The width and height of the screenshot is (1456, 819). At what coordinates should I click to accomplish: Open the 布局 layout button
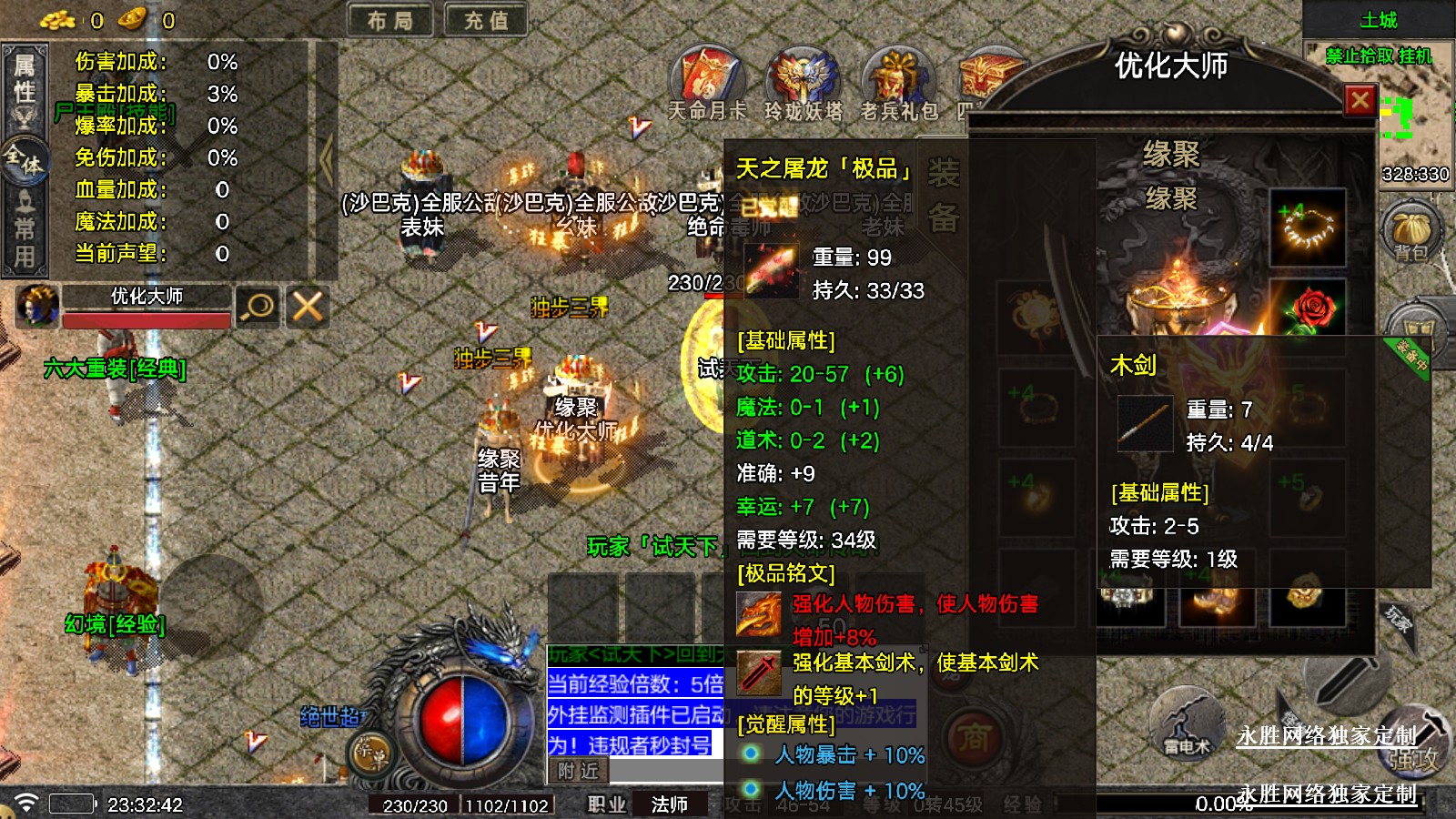[x=390, y=20]
